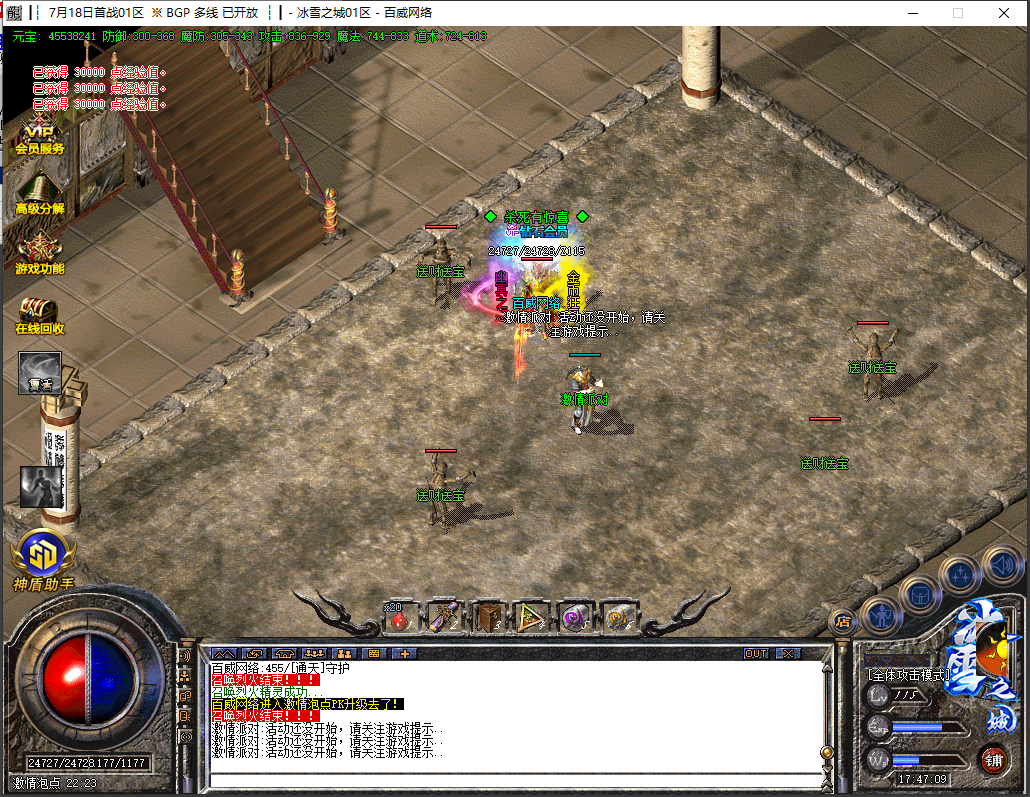
Task: Activate the 复活 skill icon
Action: [x=40, y=372]
